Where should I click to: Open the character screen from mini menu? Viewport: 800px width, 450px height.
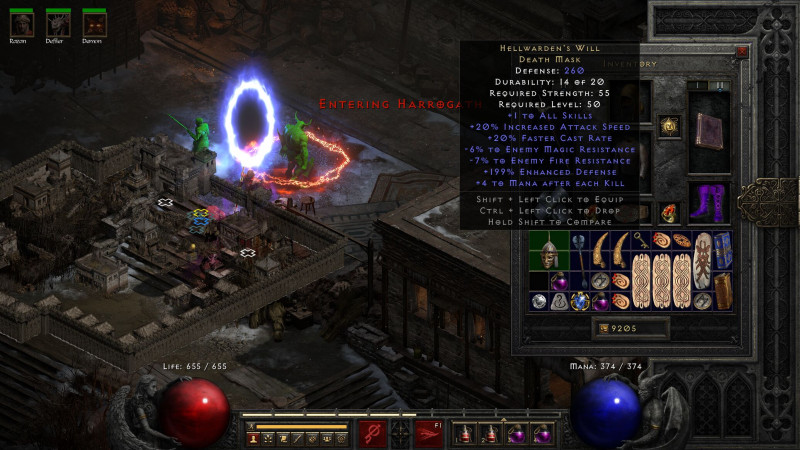(x=253, y=438)
